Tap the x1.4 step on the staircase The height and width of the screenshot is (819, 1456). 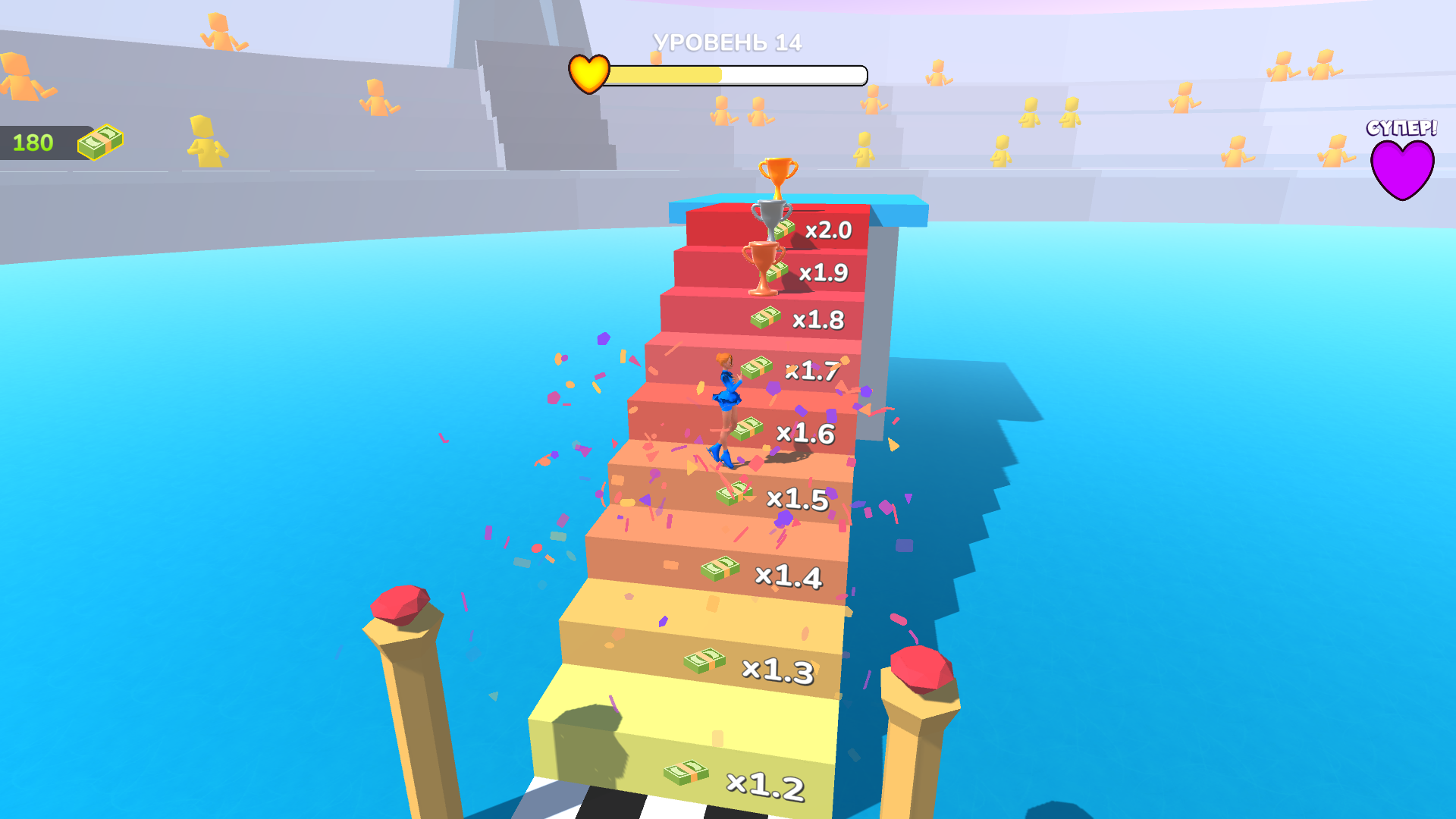click(x=790, y=577)
